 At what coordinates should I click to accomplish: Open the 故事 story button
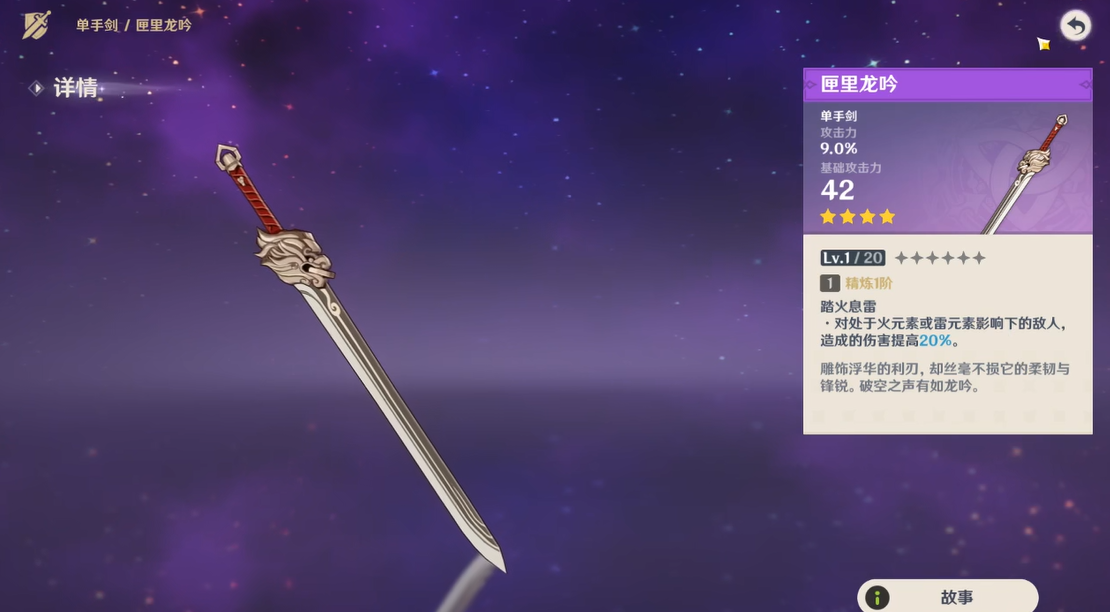[x=947, y=597]
